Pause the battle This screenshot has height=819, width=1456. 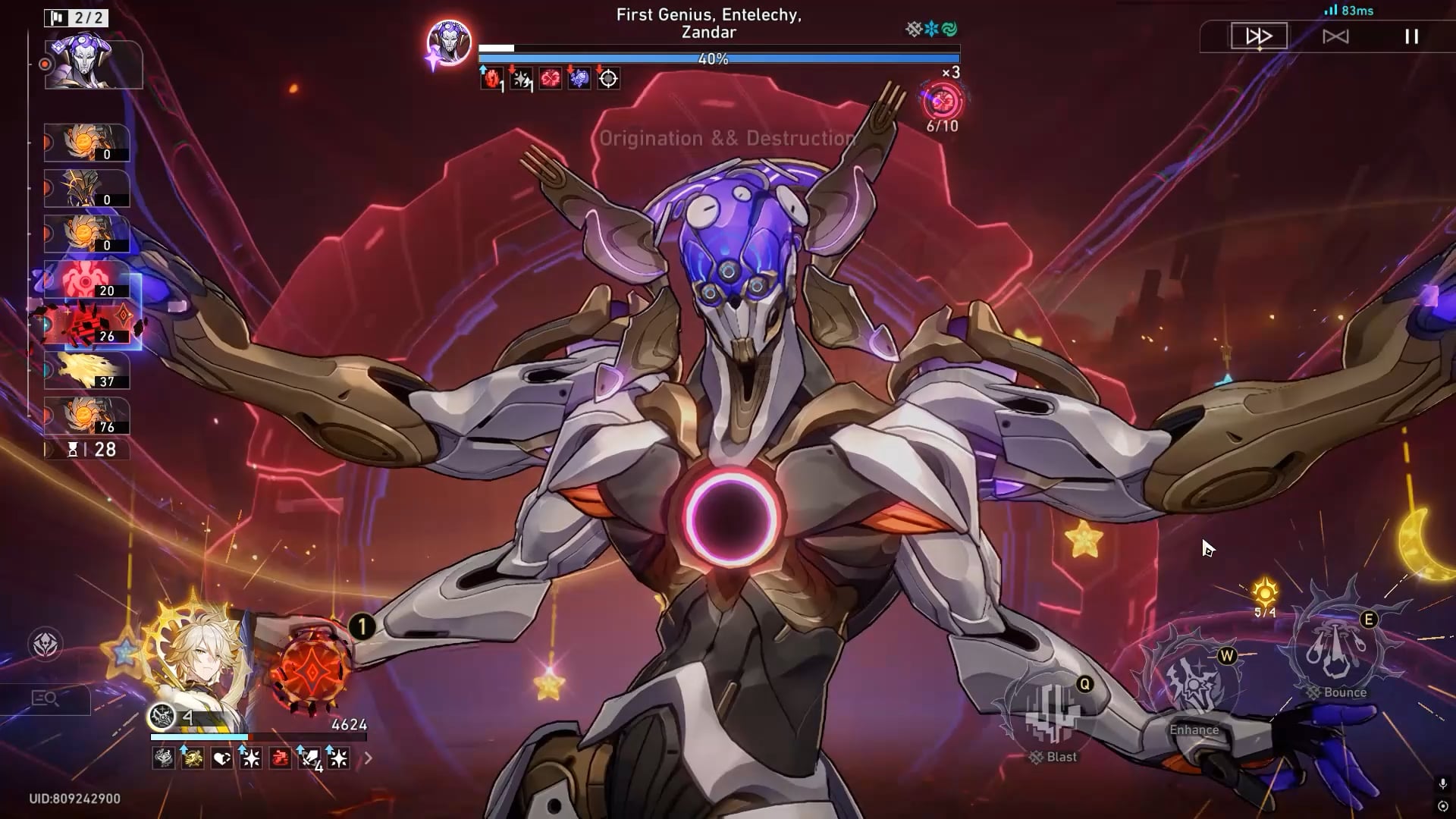[x=1411, y=36]
